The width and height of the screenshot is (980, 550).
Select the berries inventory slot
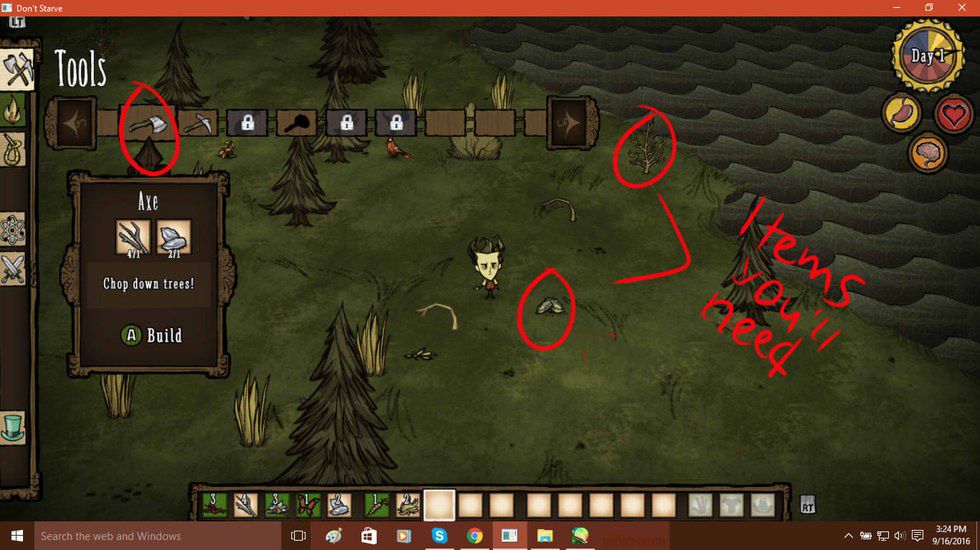(213, 505)
